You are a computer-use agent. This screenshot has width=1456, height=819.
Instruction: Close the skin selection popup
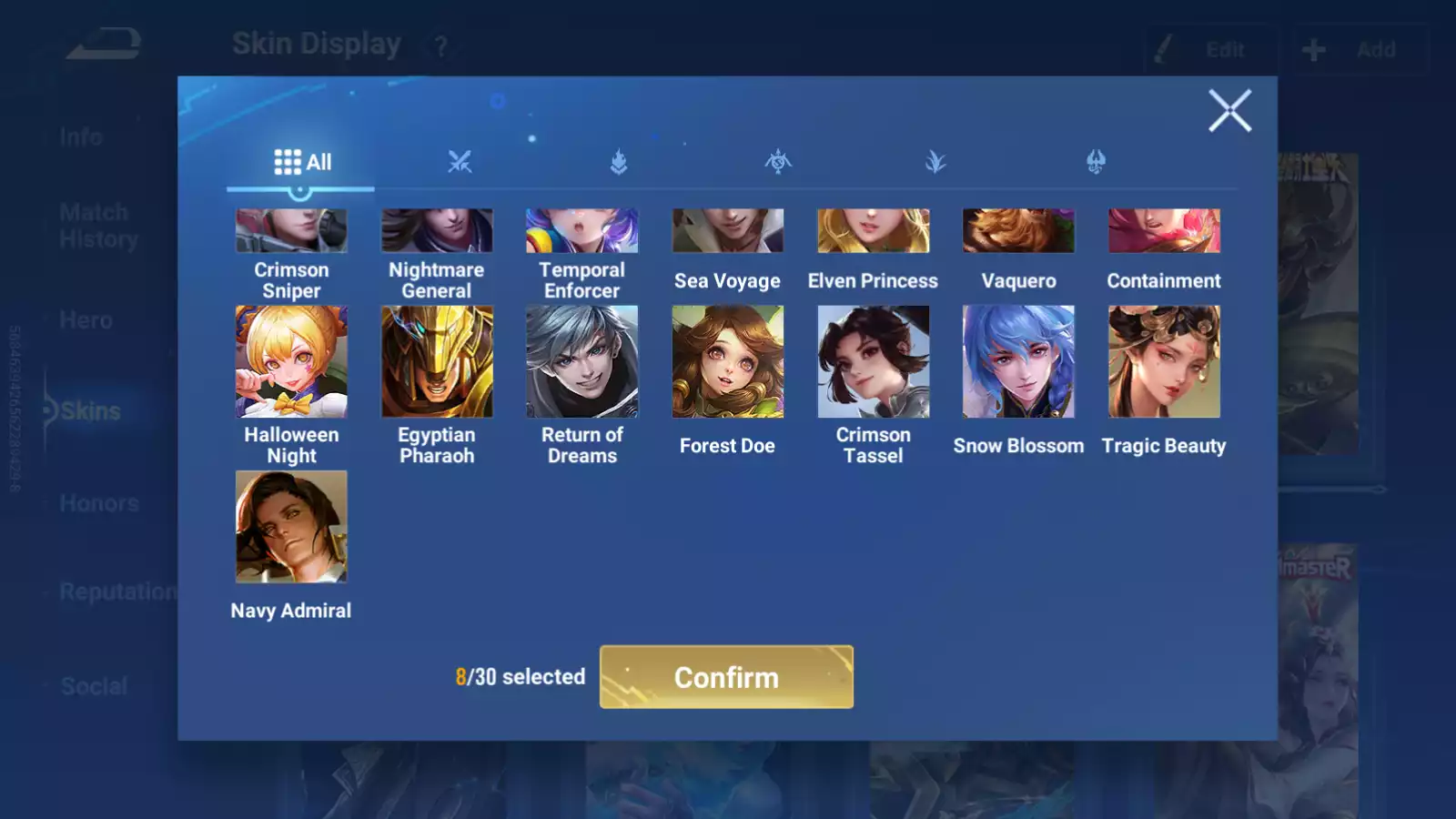click(1229, 111)
